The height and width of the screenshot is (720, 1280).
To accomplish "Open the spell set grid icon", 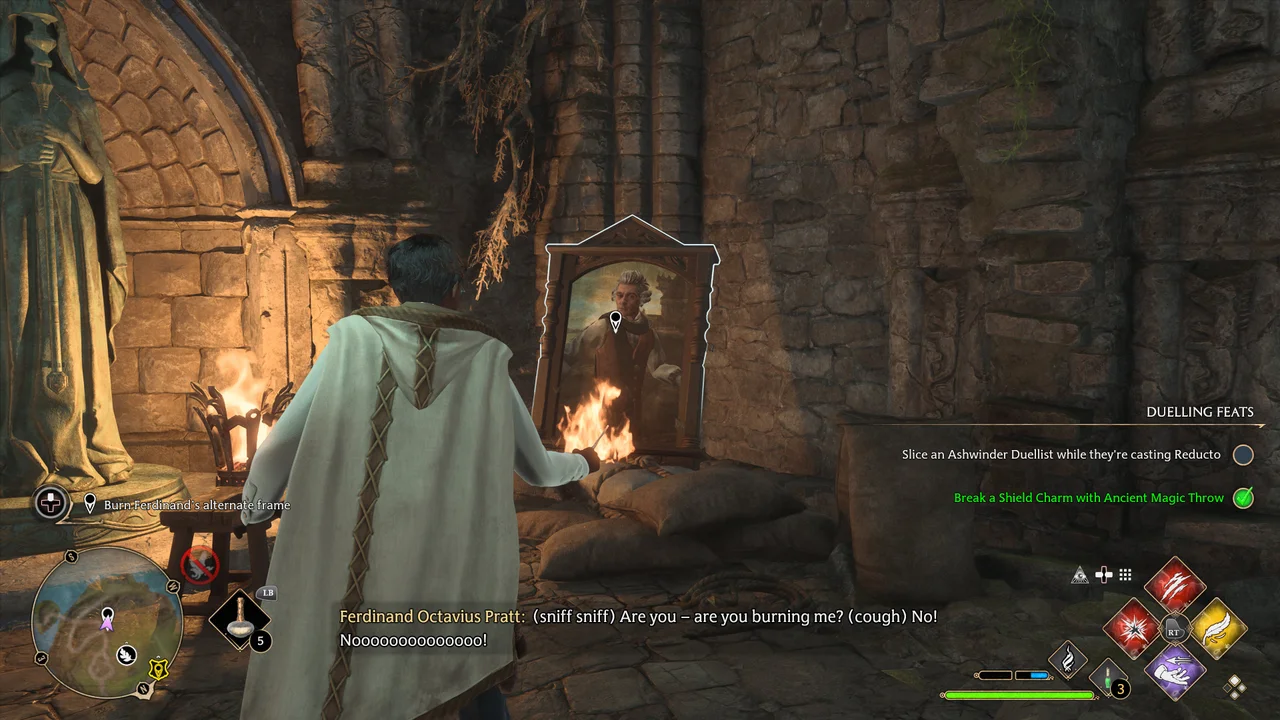I will pos(1125,574).
